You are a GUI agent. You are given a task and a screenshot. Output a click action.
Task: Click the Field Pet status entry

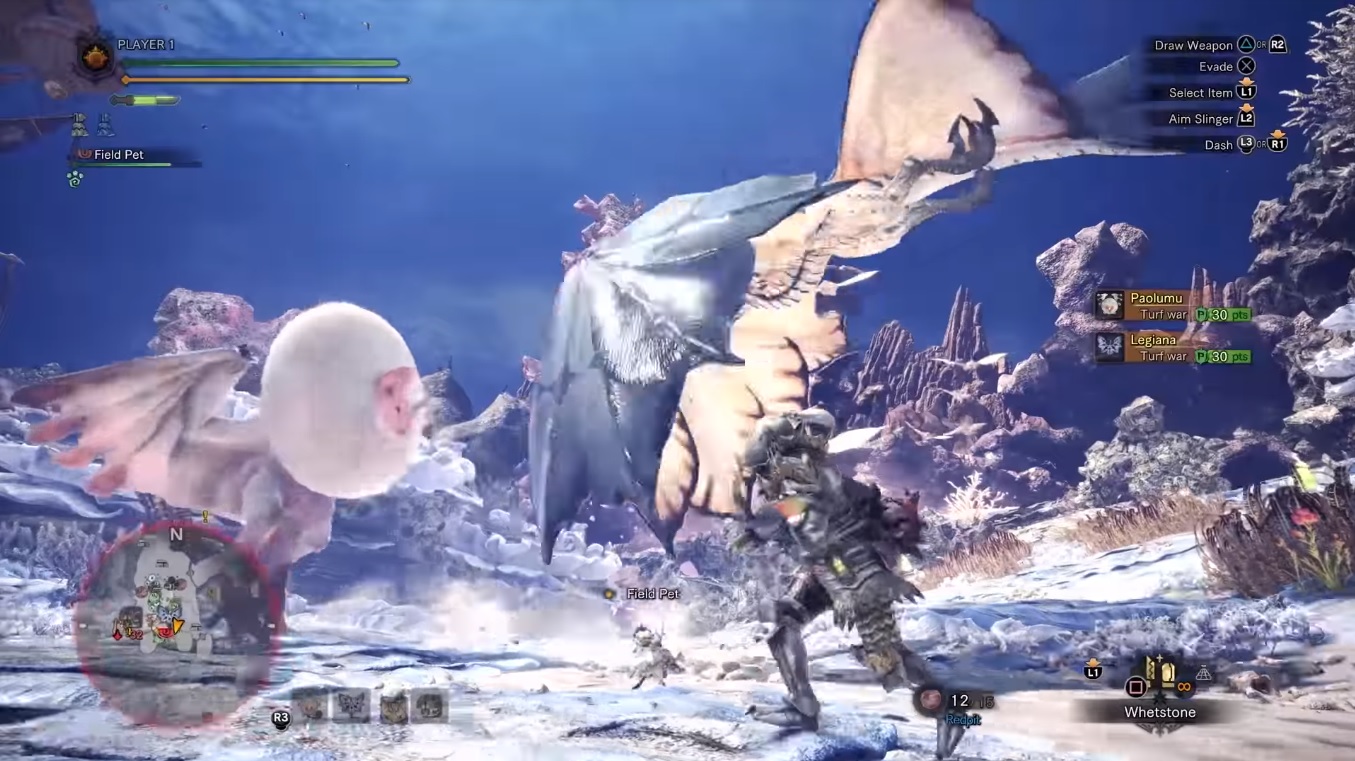(x=119, y=155)
